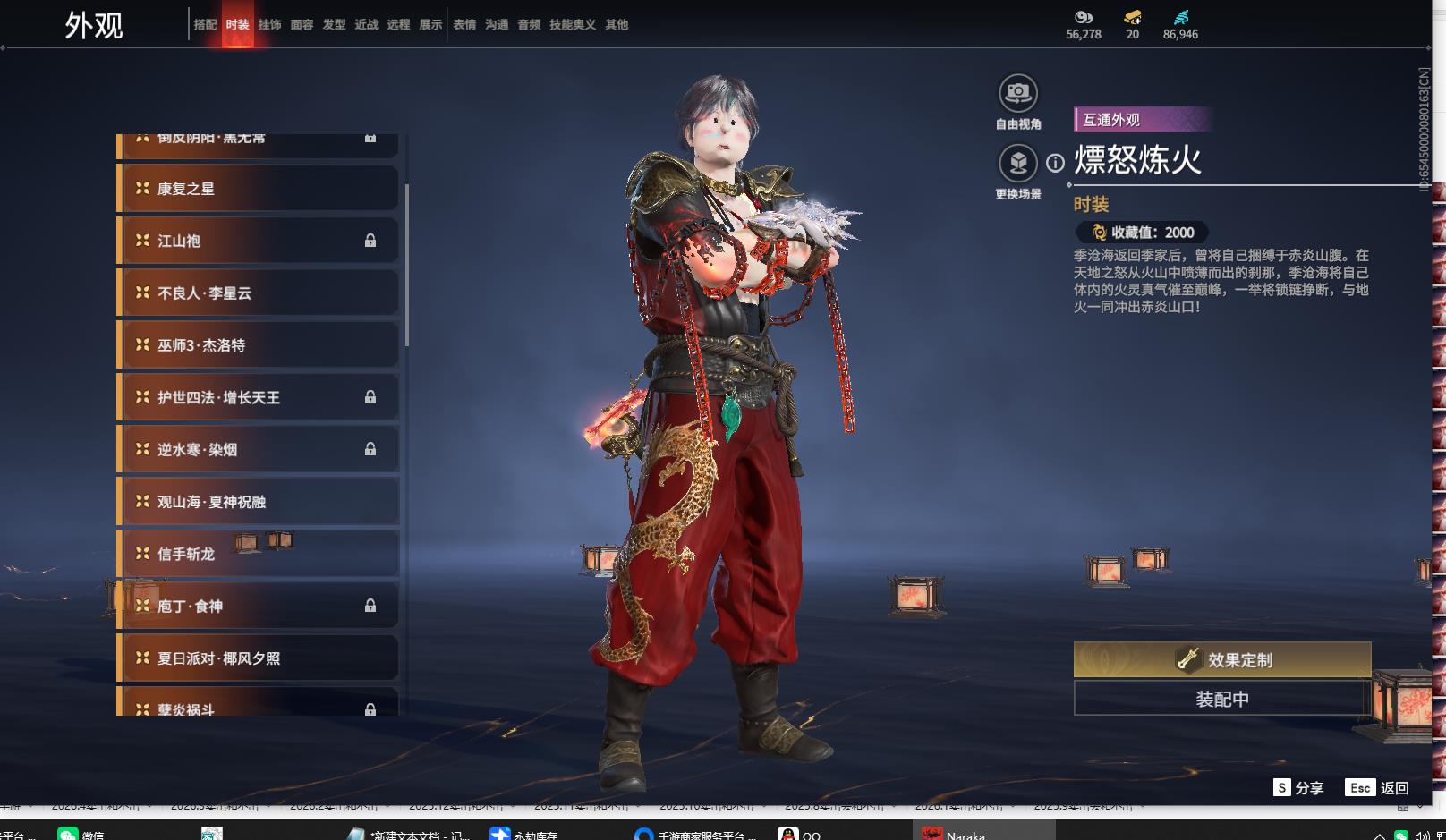Open WeChat (微信) from the taskbar

click(x=81, y=834)
